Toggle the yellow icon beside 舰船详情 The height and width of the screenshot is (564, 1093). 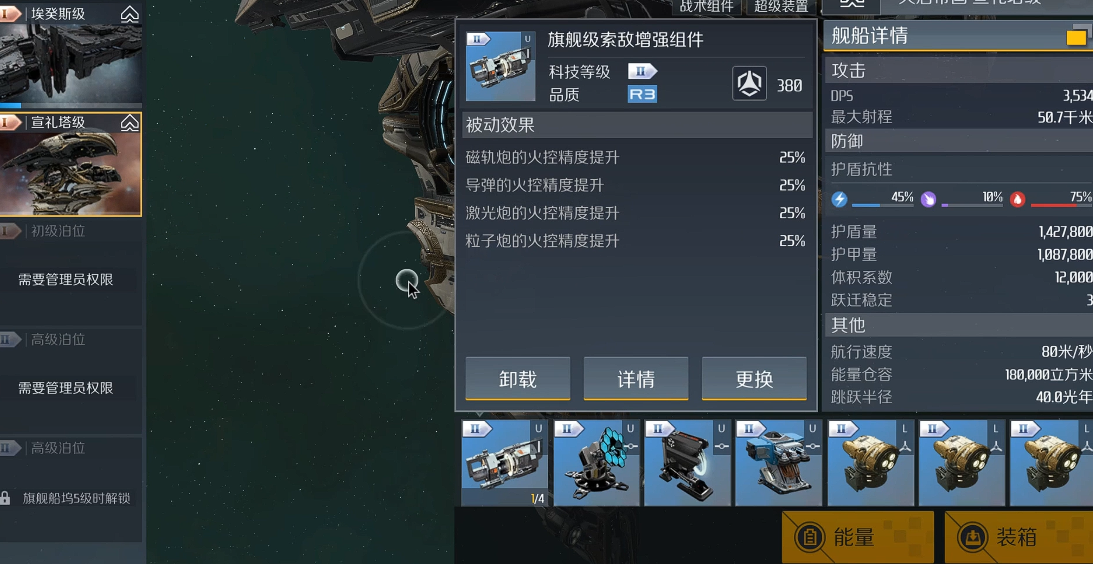point(1076,38)
